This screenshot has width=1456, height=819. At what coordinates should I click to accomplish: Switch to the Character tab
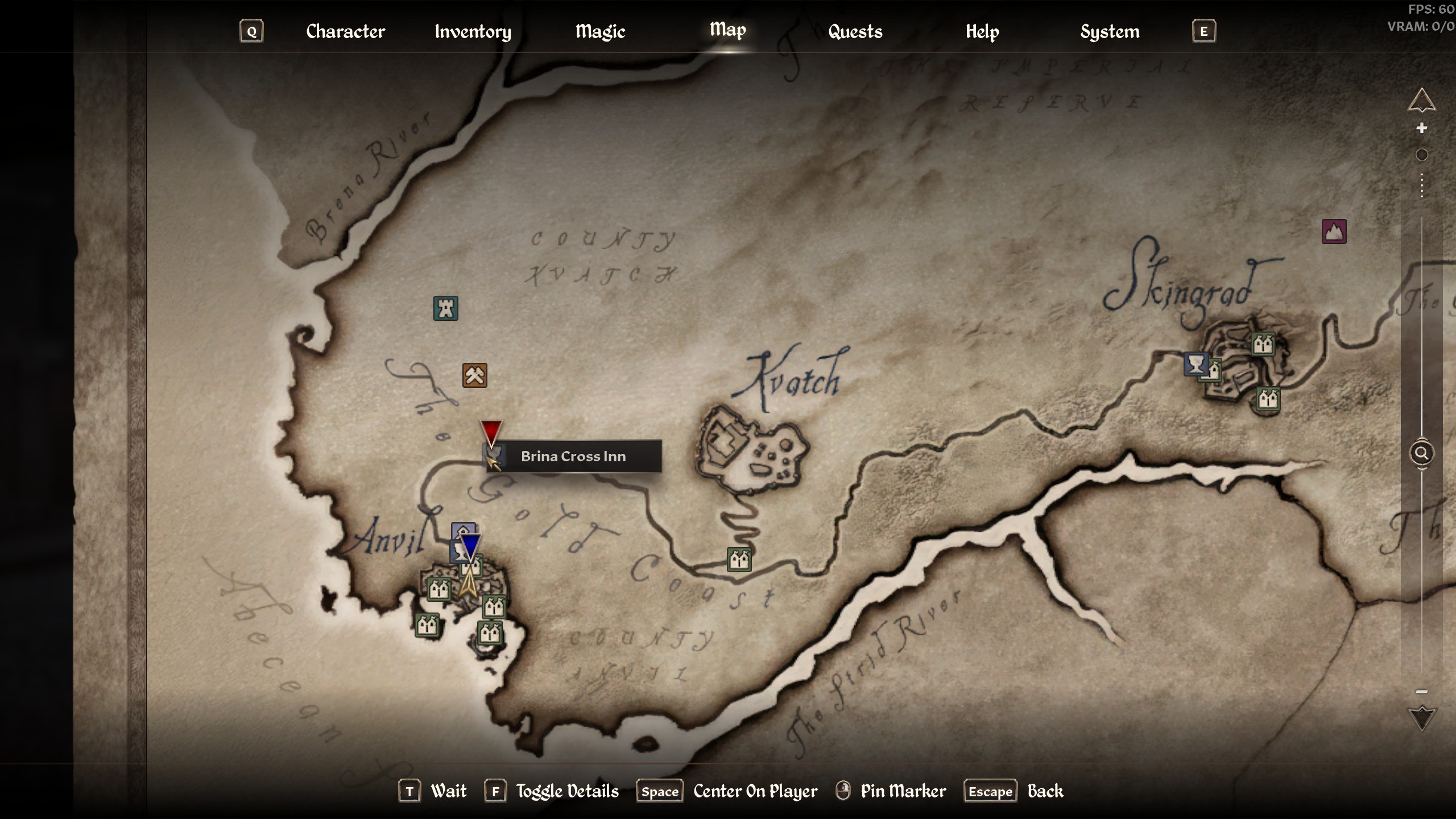pyautogui.click(x=345, y=31)
